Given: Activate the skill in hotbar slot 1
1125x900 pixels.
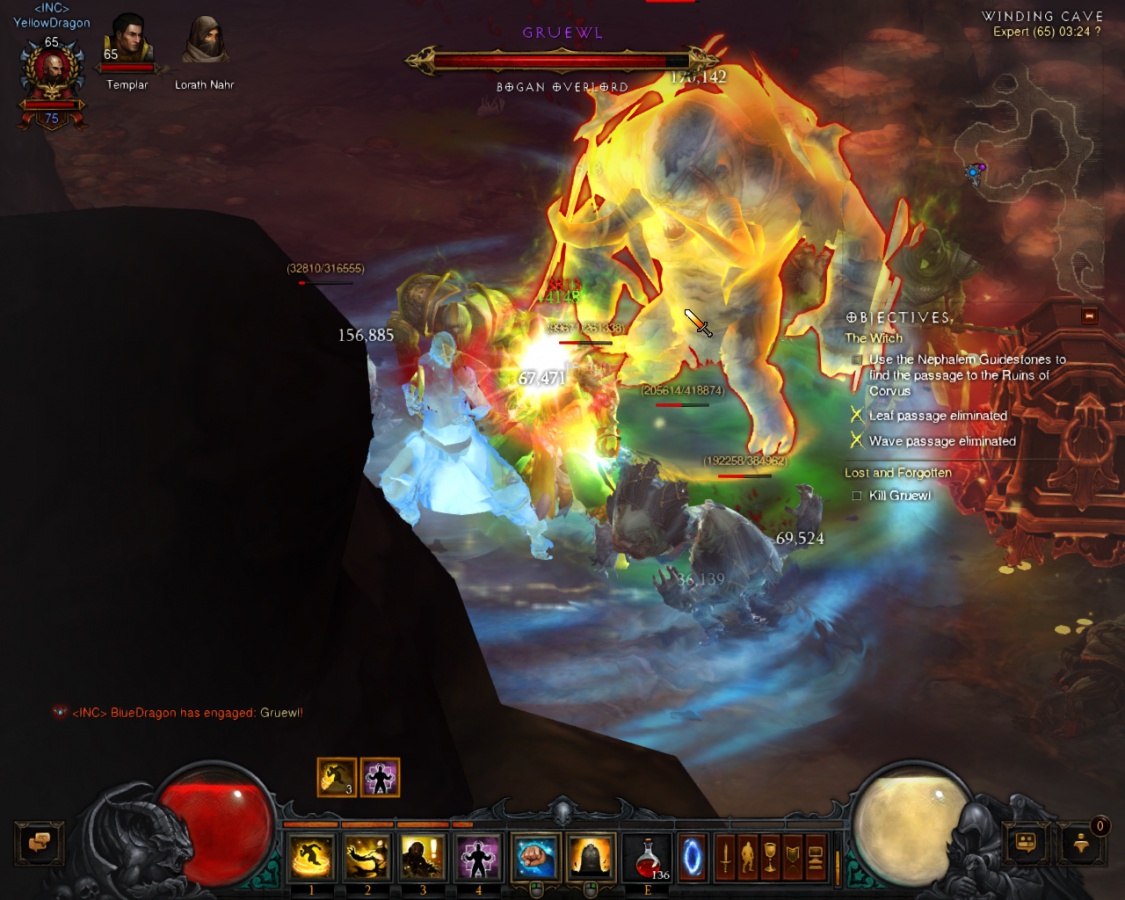Looking at the screenshot, I should (311, 857).
